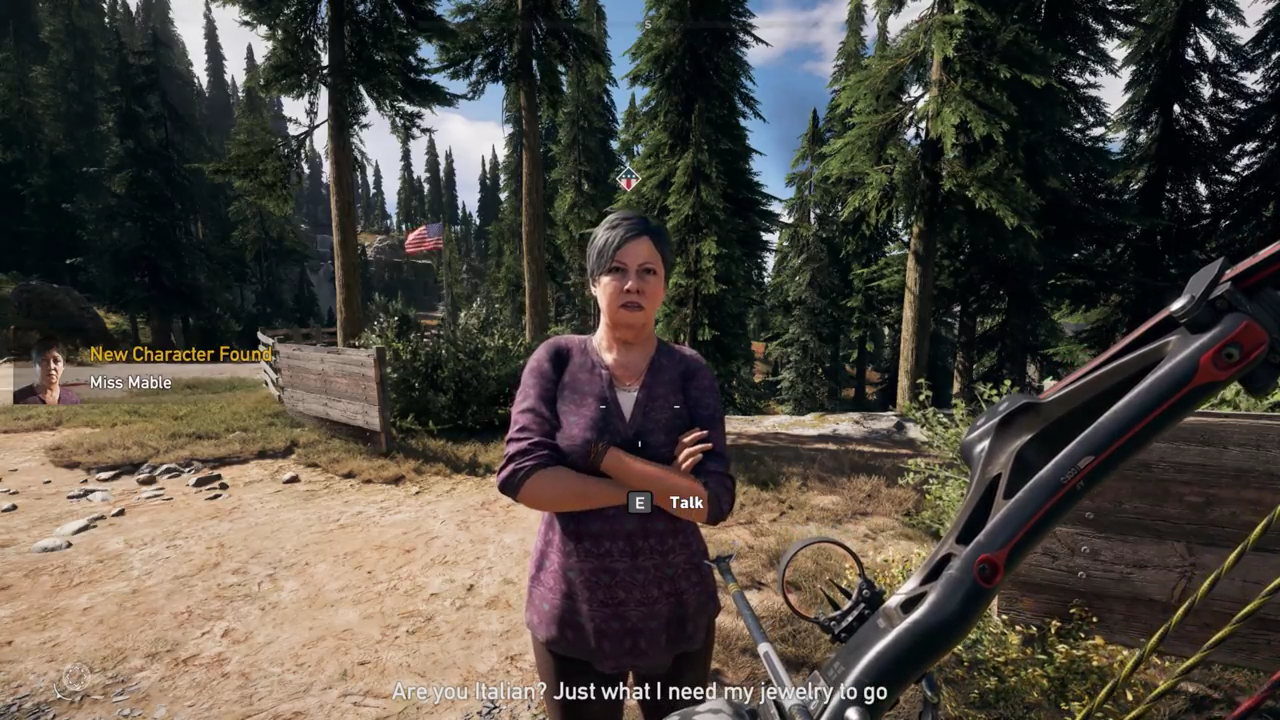Click the right aiming bracket marker
Screen dimensions: 1280x720
[x=676, y=407]
